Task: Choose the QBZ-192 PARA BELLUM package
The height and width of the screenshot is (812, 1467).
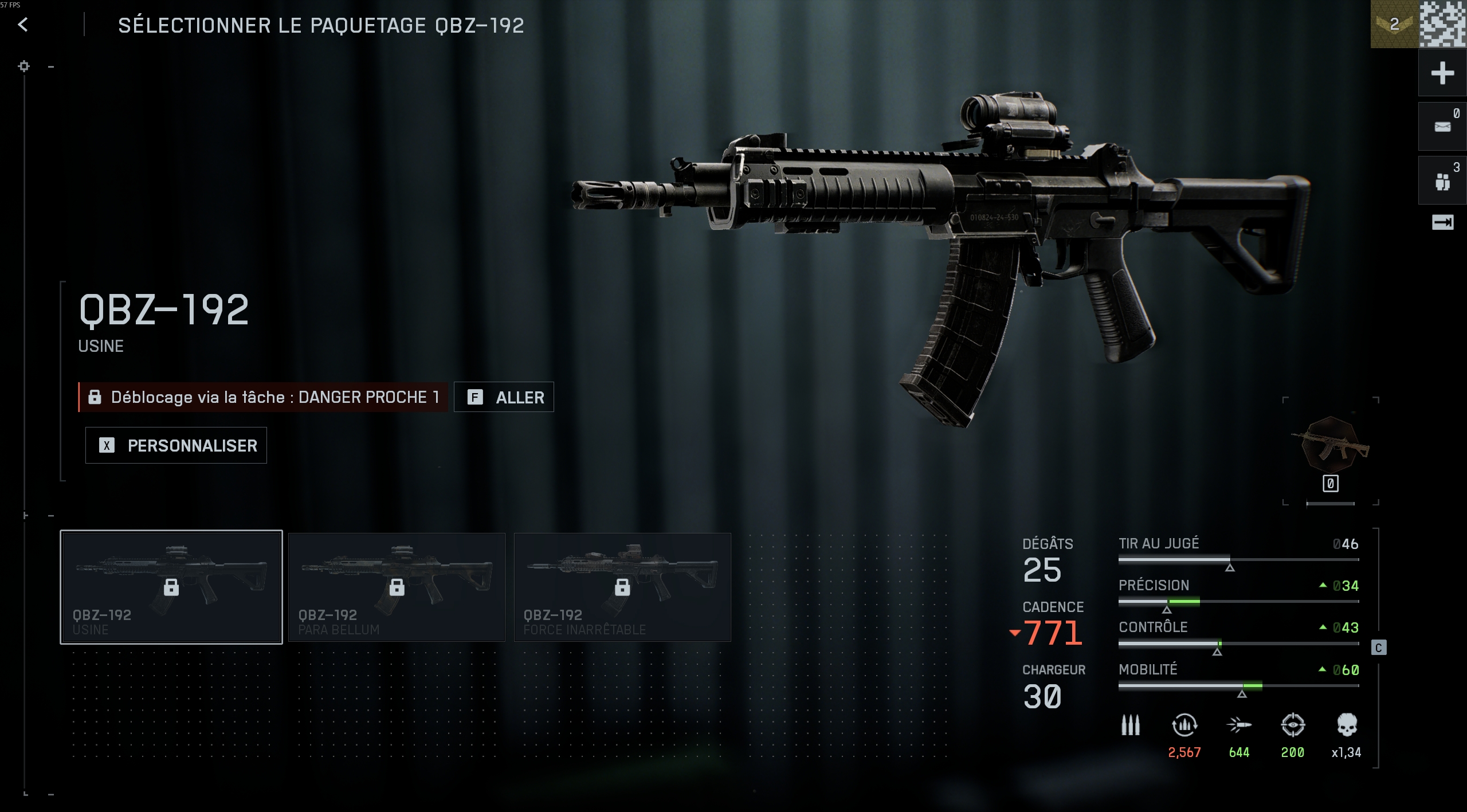Action: 397,587
